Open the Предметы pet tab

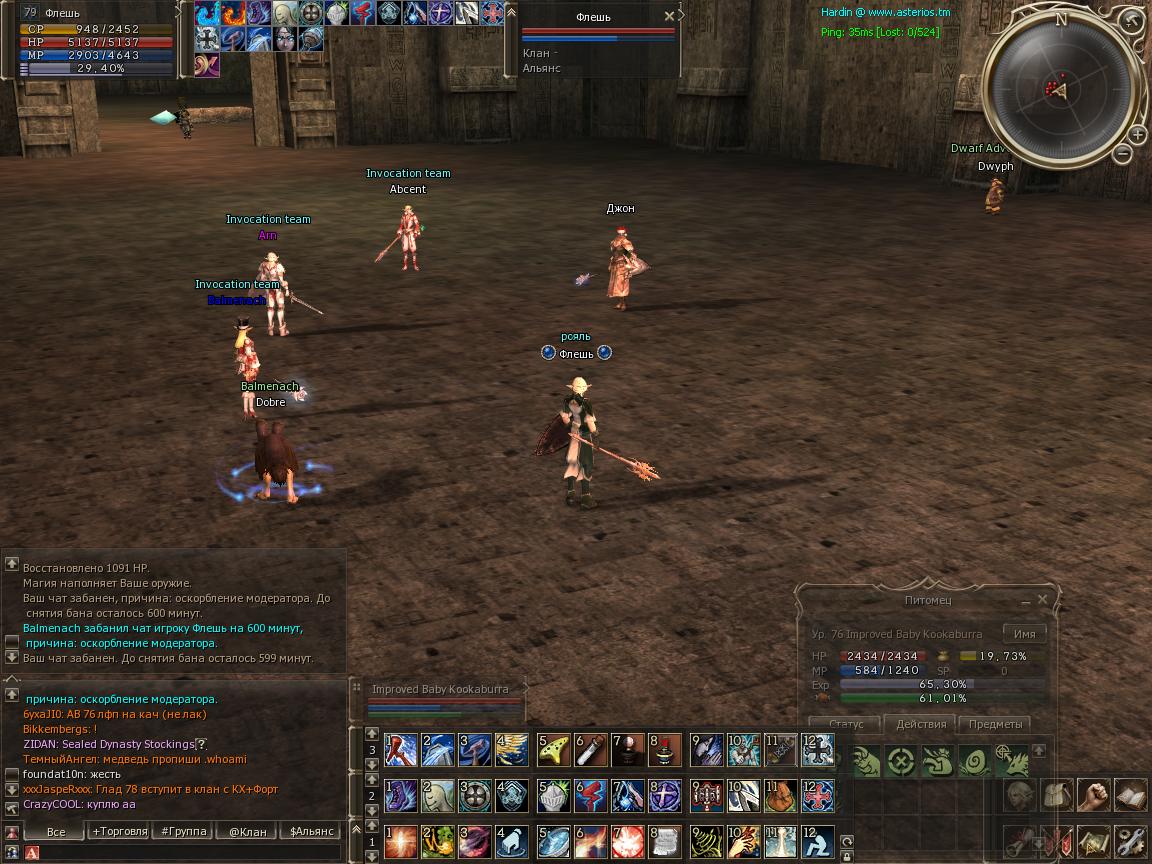(995, 724)
